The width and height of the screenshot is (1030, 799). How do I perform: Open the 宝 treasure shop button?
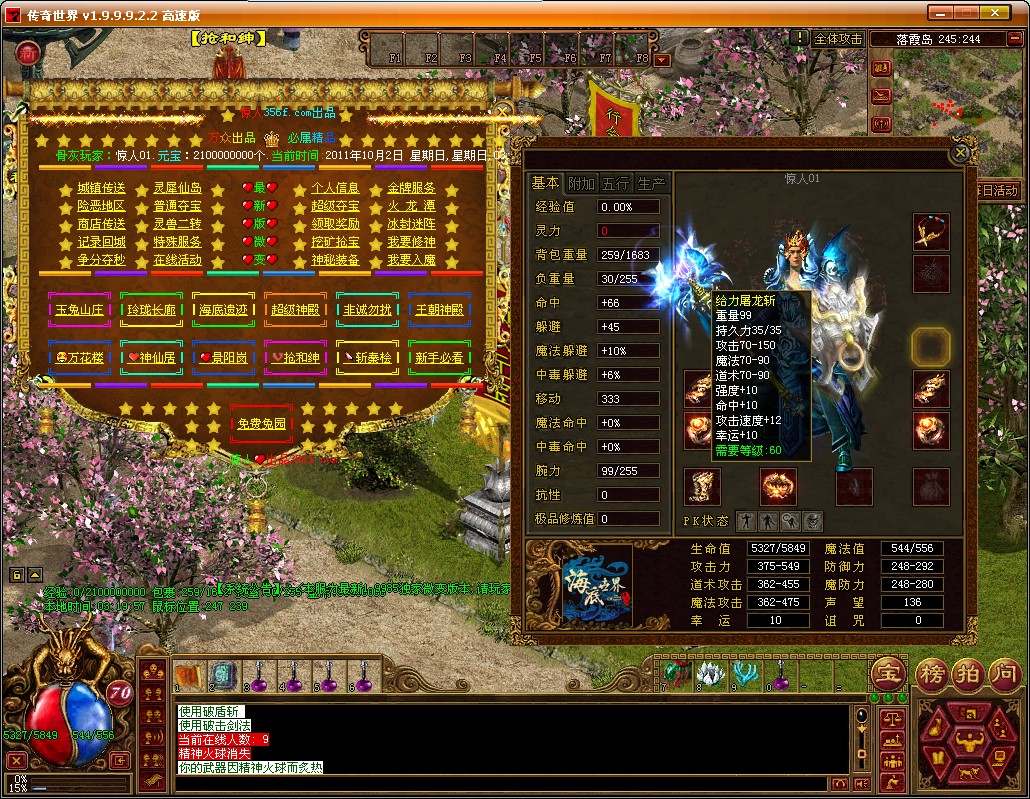887,672
